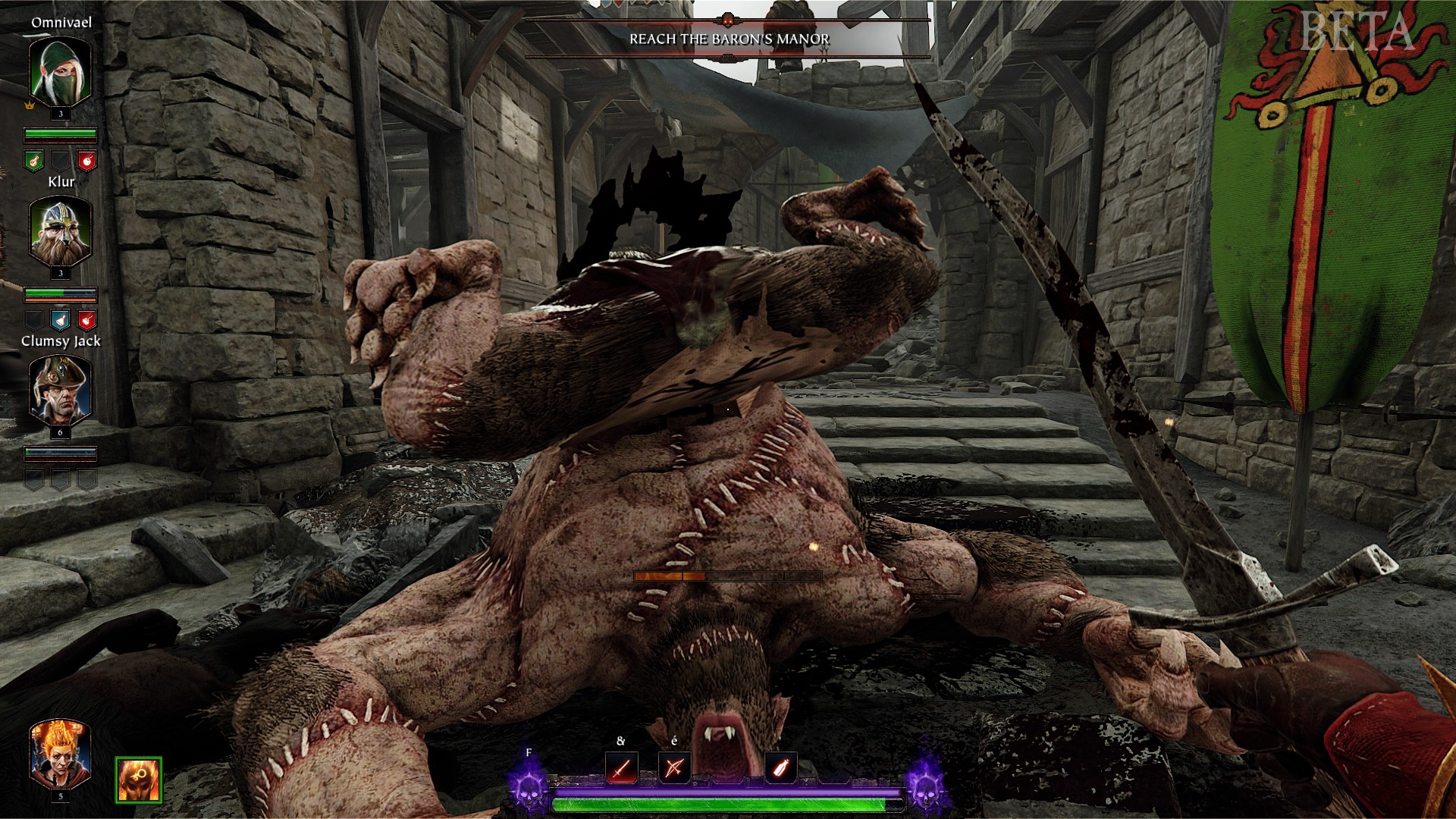This screenshot has width=1456, height=819.
Task: Equip the sword melee weapon slot
Action: [622, 768]
